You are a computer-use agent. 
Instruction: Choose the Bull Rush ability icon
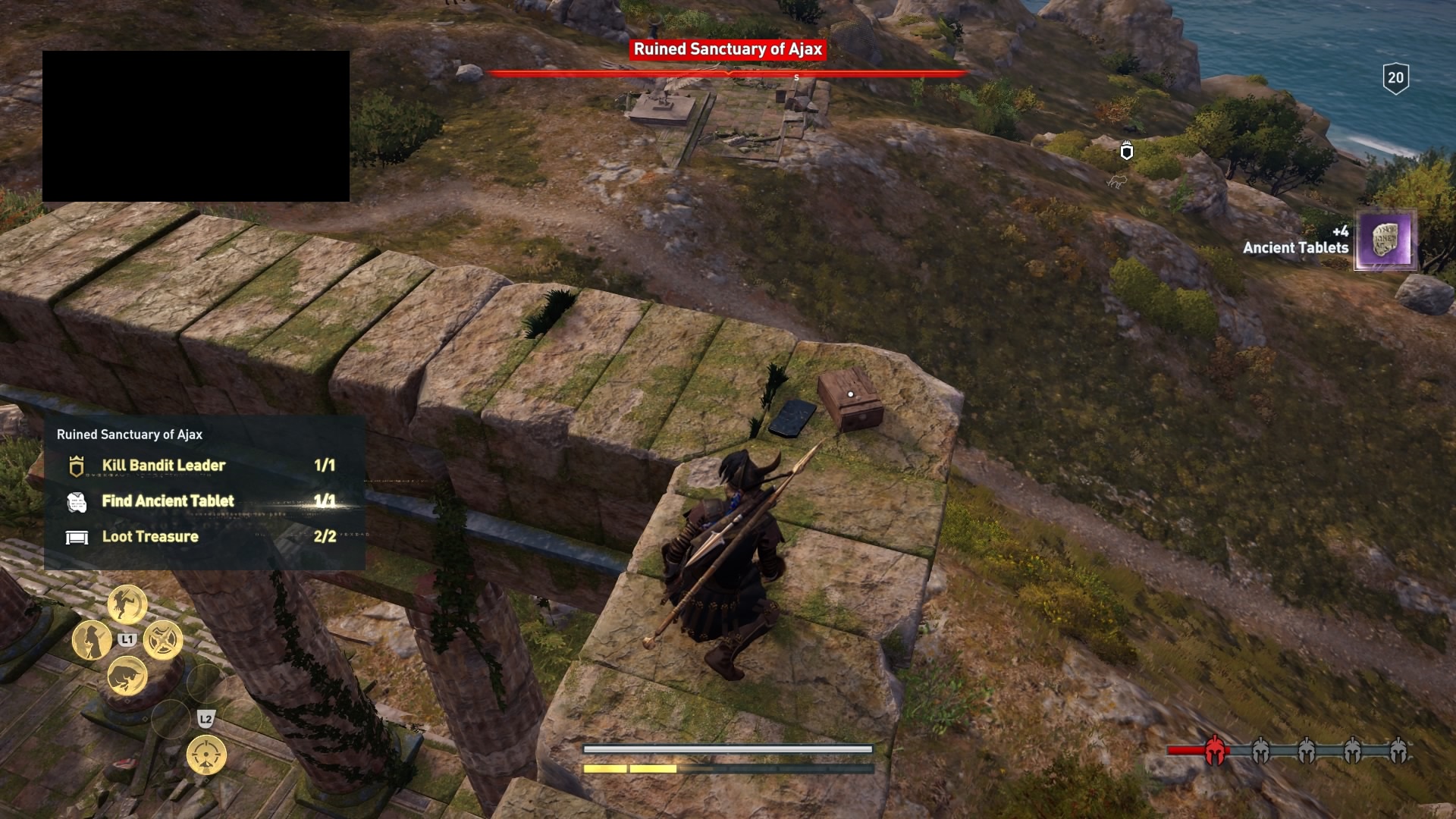click(x=127, y=675)
